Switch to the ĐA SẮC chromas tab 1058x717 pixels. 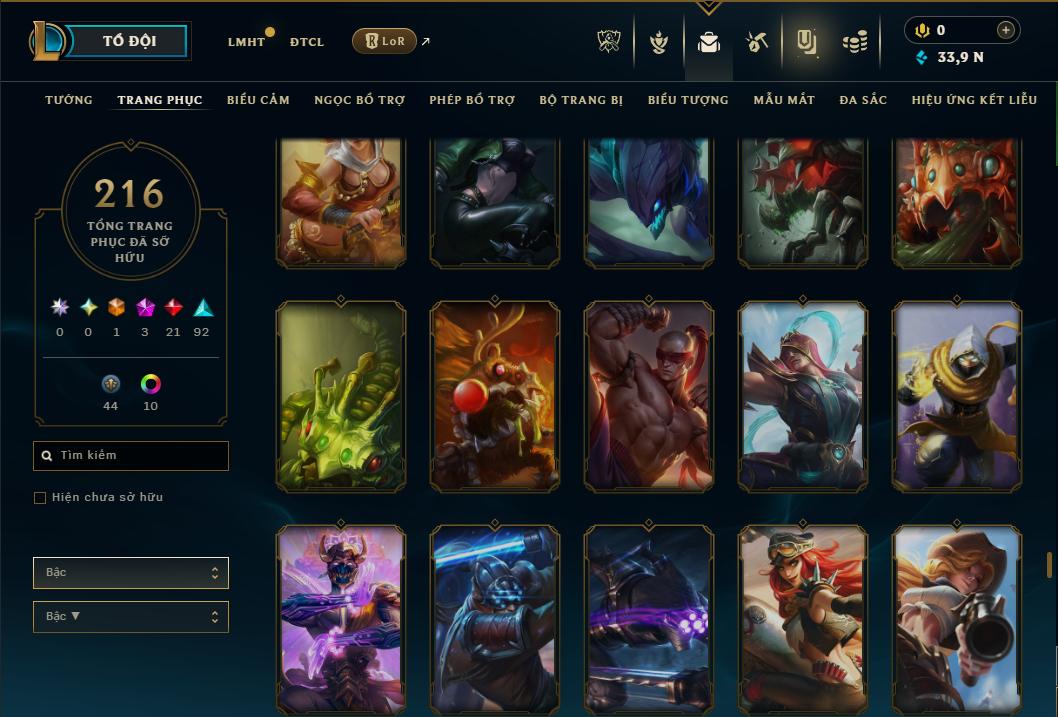pos(863,100)
